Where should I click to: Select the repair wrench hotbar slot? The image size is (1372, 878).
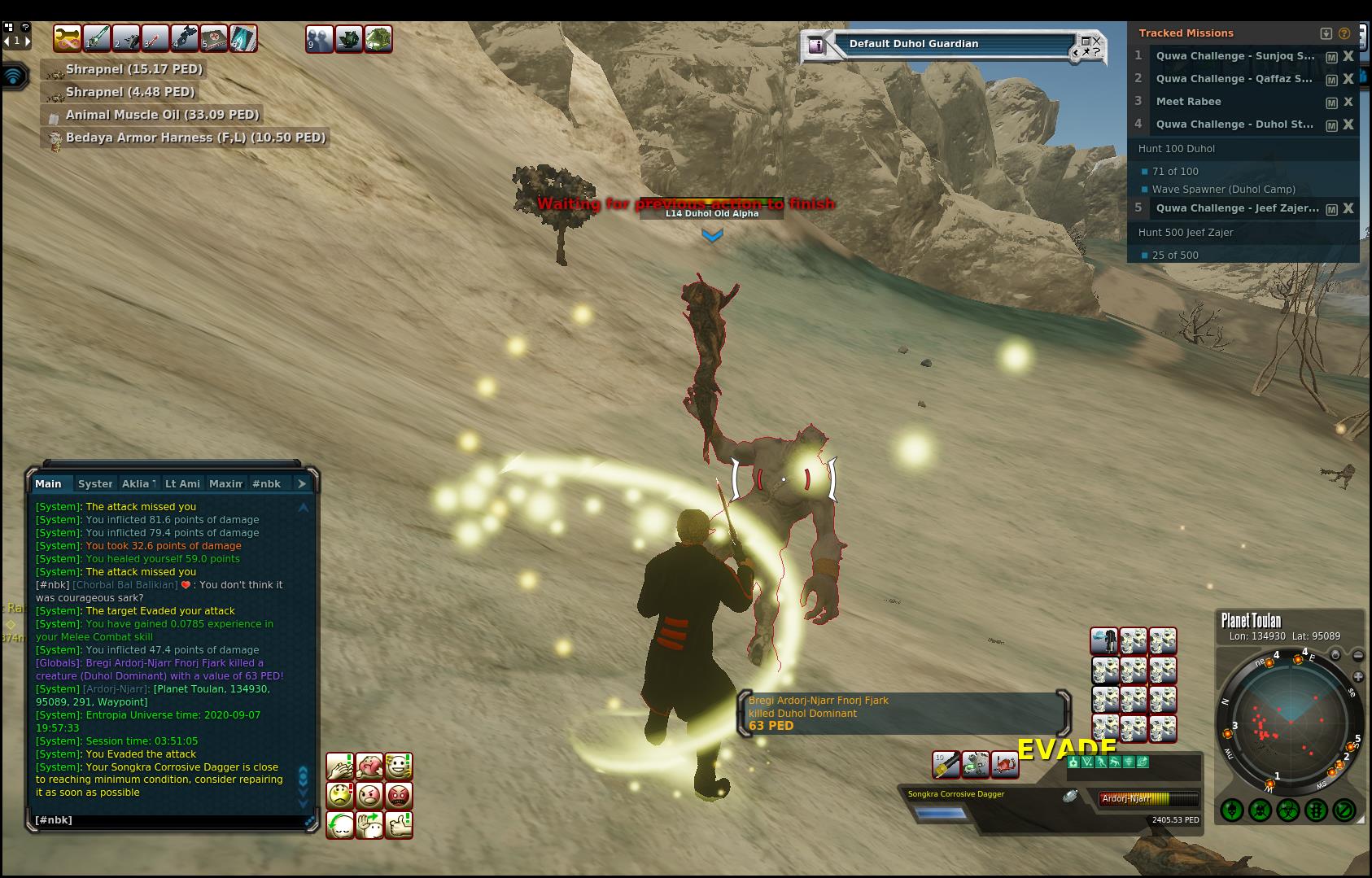pos(67,38)
